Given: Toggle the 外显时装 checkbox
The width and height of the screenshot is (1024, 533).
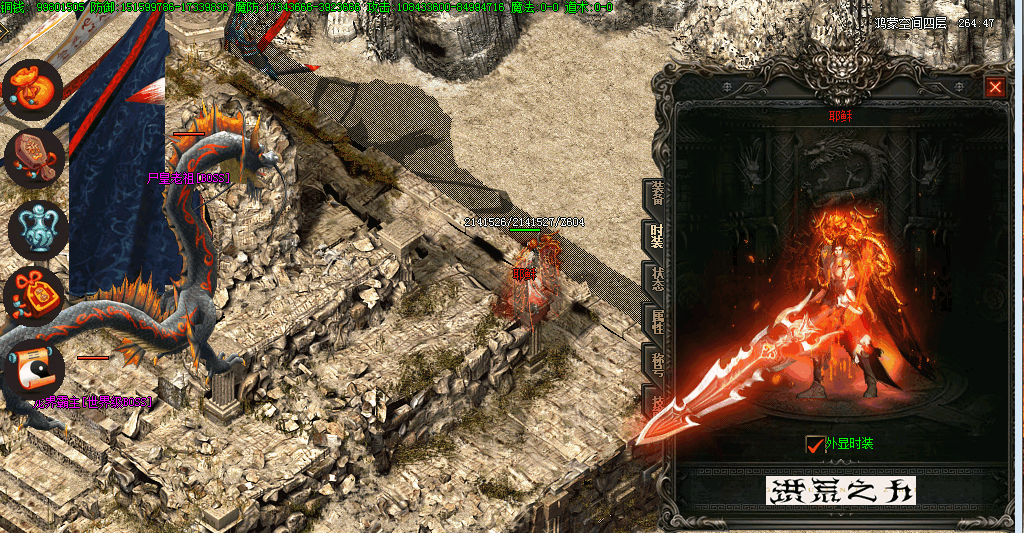Looking at the screenshot, I should 813,443.
